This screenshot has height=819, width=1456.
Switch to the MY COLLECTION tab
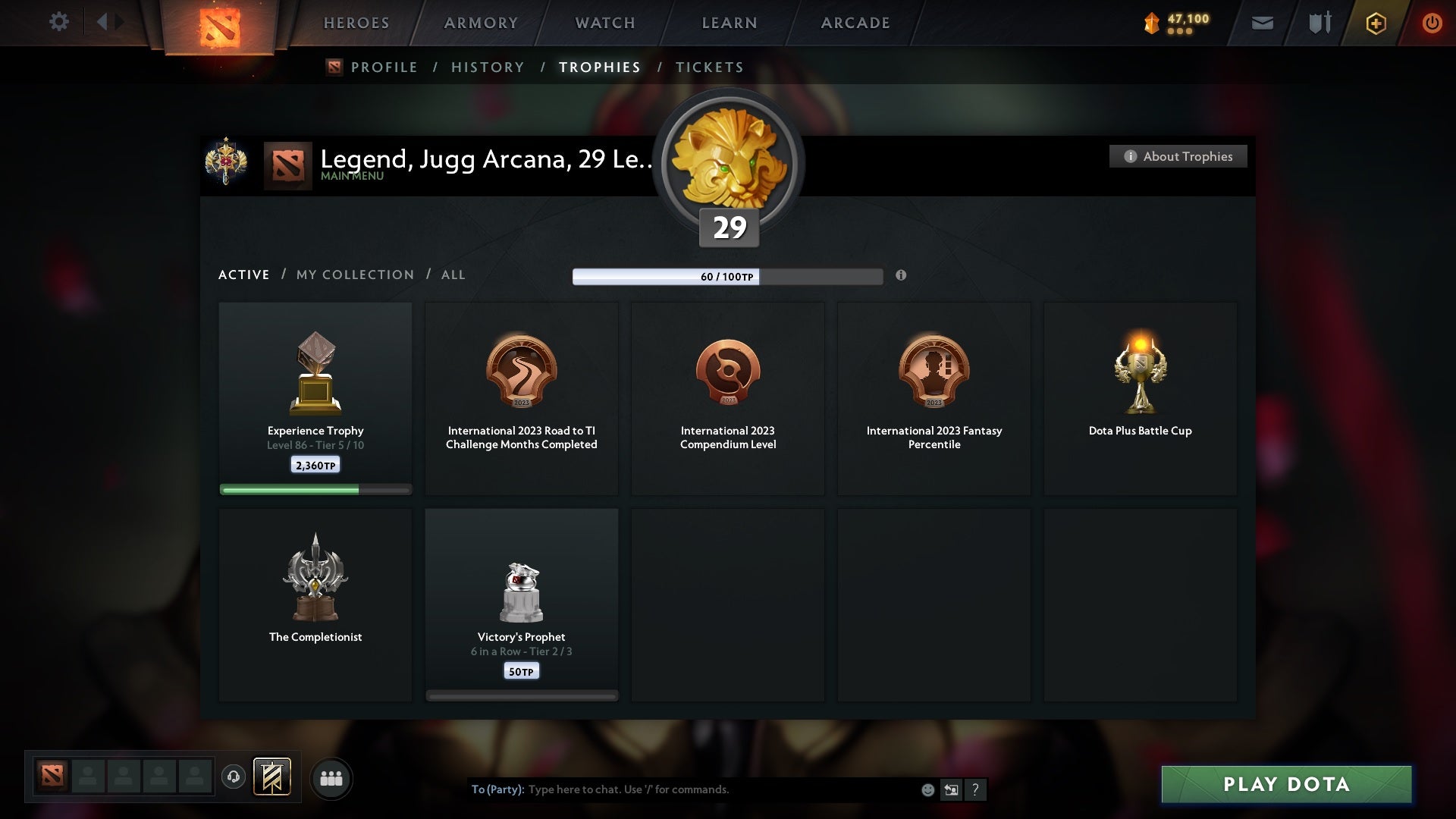click(x=354, y=275)
